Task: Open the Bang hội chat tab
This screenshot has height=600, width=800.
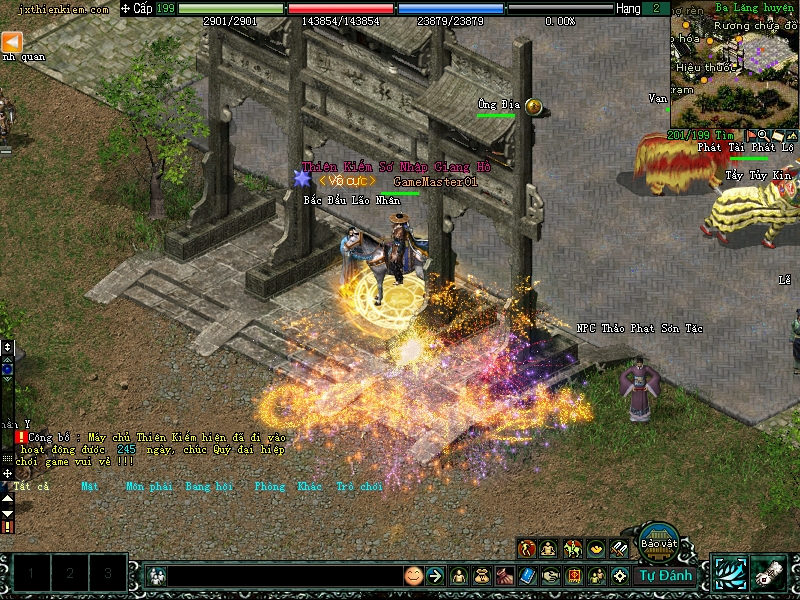Action: 208,487
